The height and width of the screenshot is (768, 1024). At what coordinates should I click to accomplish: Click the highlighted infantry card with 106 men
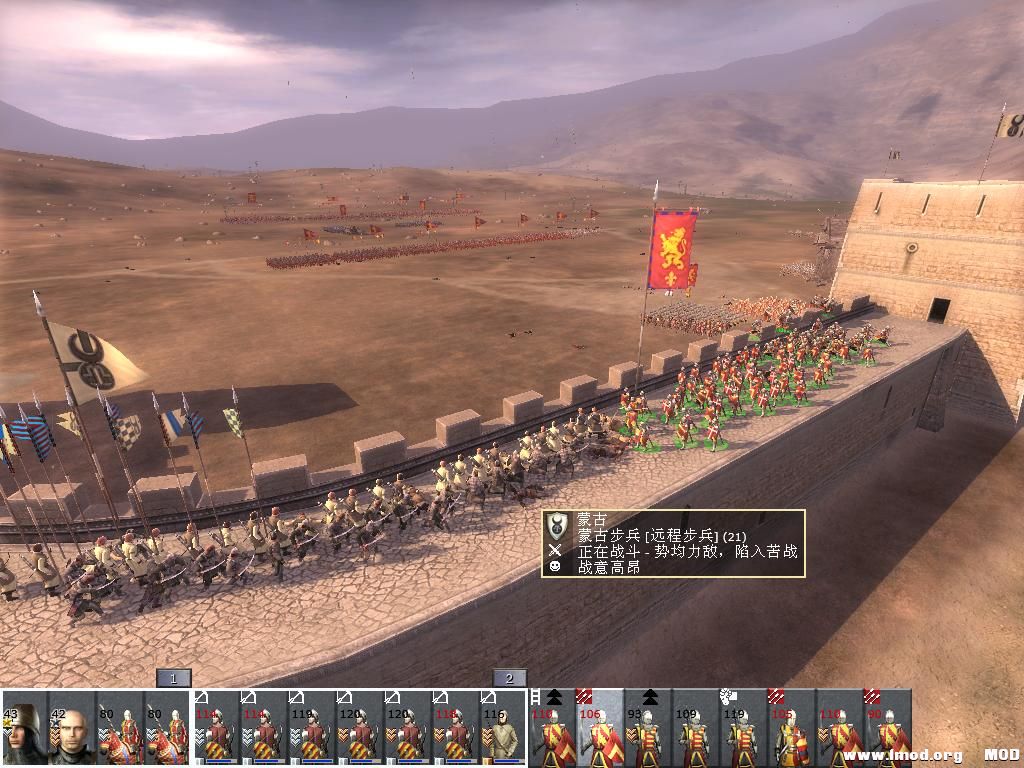pyautogui.click(x=600, y=728)
